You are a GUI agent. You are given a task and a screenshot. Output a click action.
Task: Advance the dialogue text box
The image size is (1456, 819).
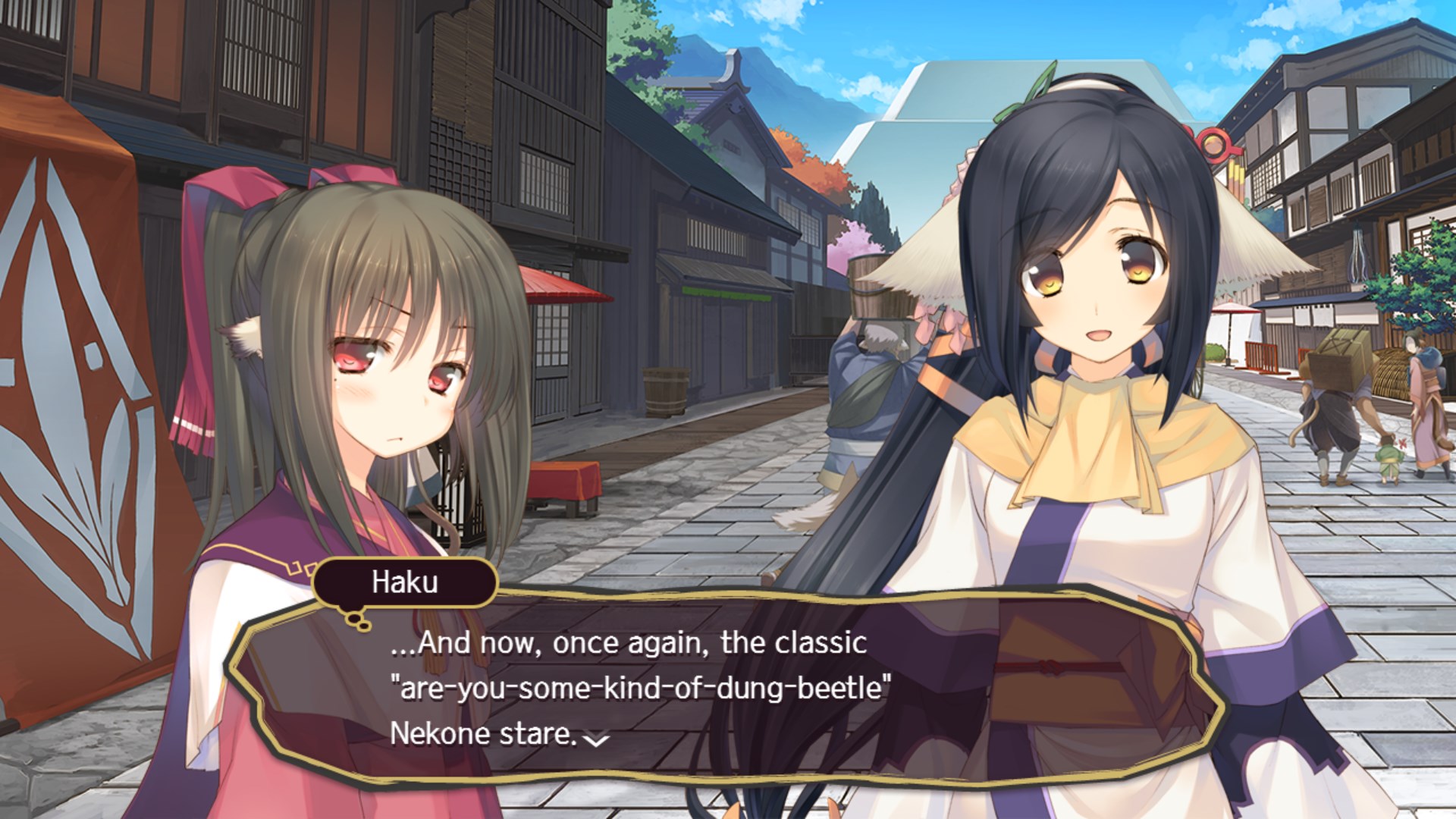pos(724,686)
